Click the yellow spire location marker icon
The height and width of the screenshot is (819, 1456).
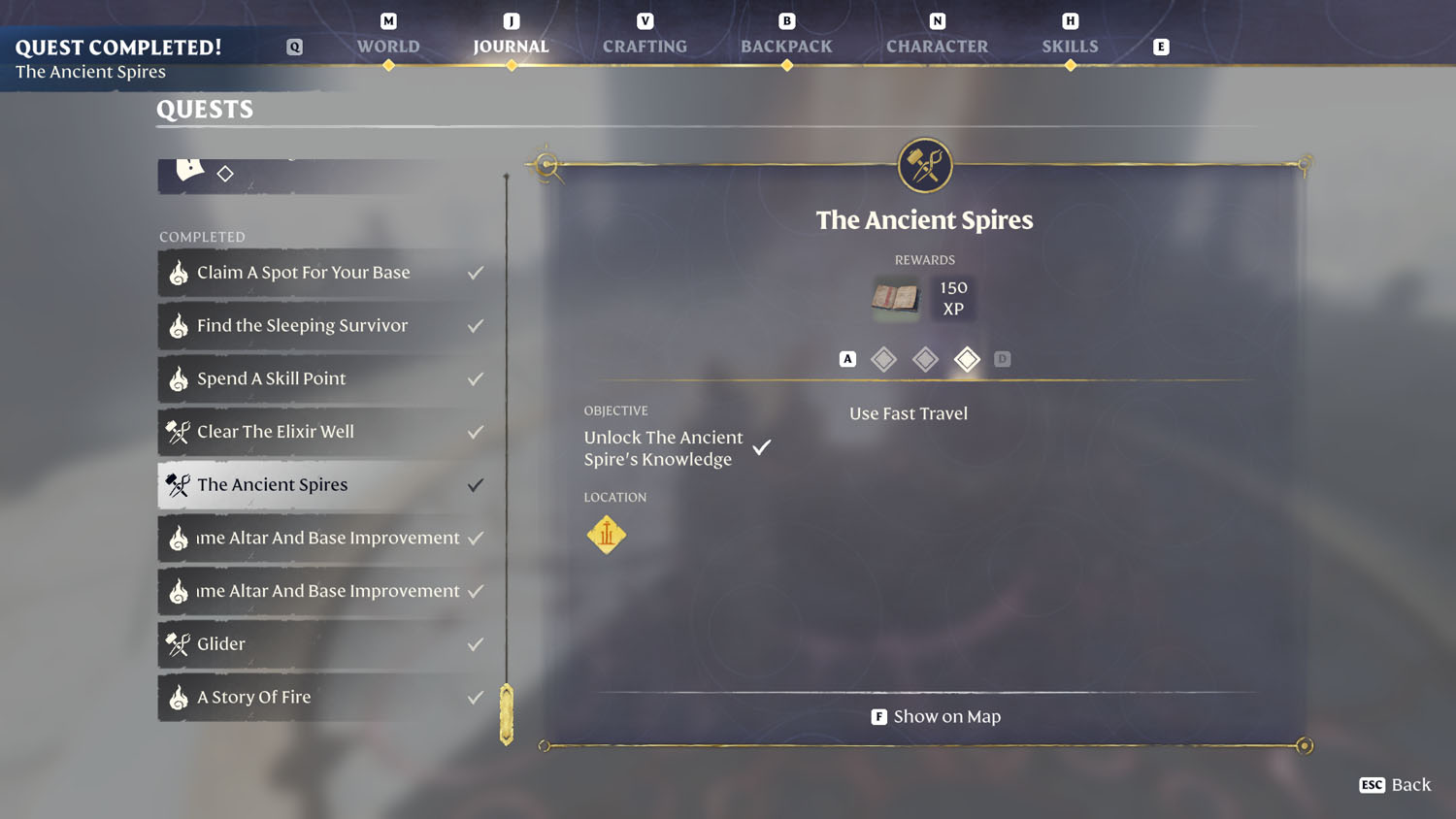click(x=607, y=535)
